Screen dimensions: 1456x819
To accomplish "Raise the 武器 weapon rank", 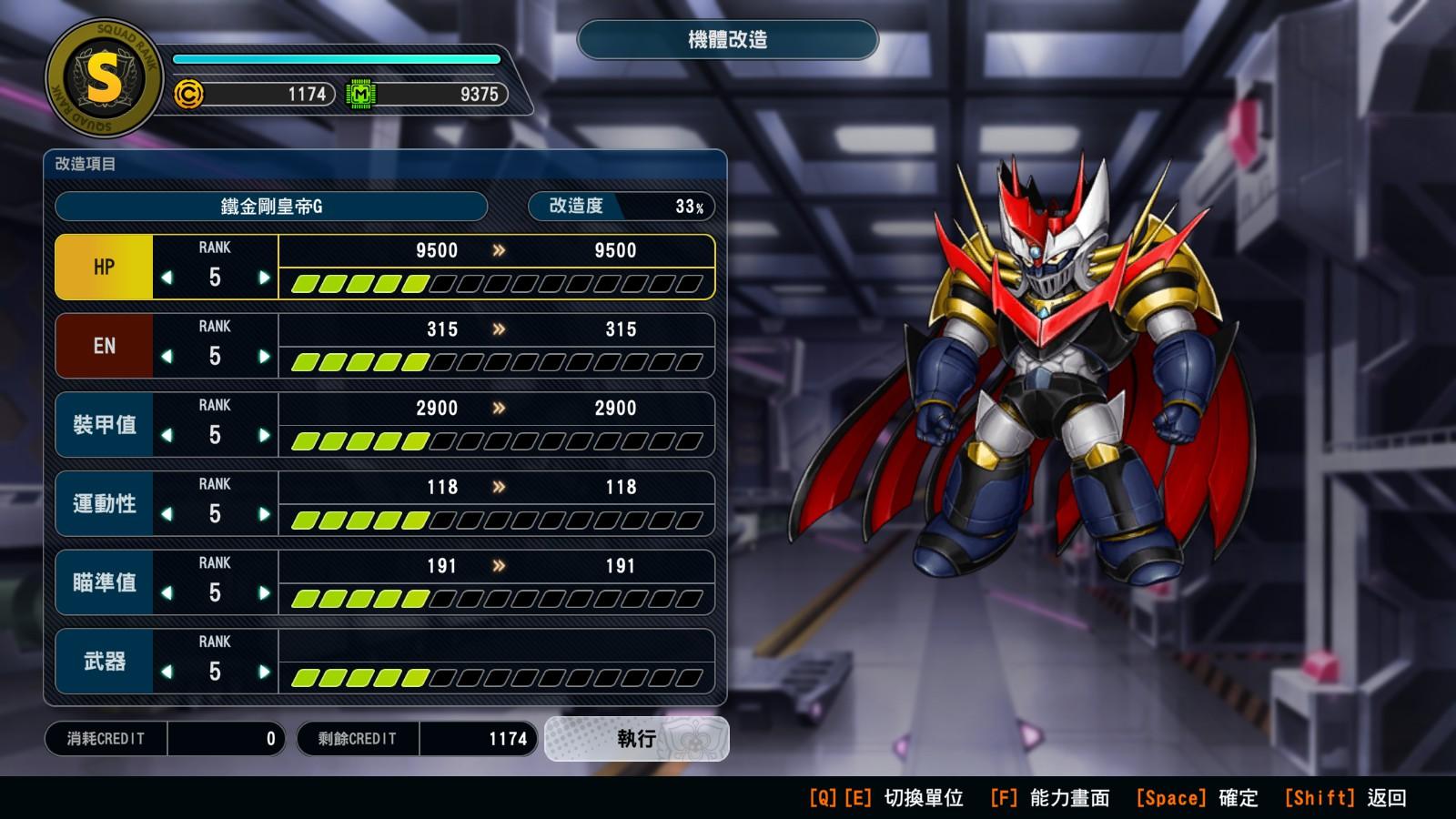I will point(264,672).
